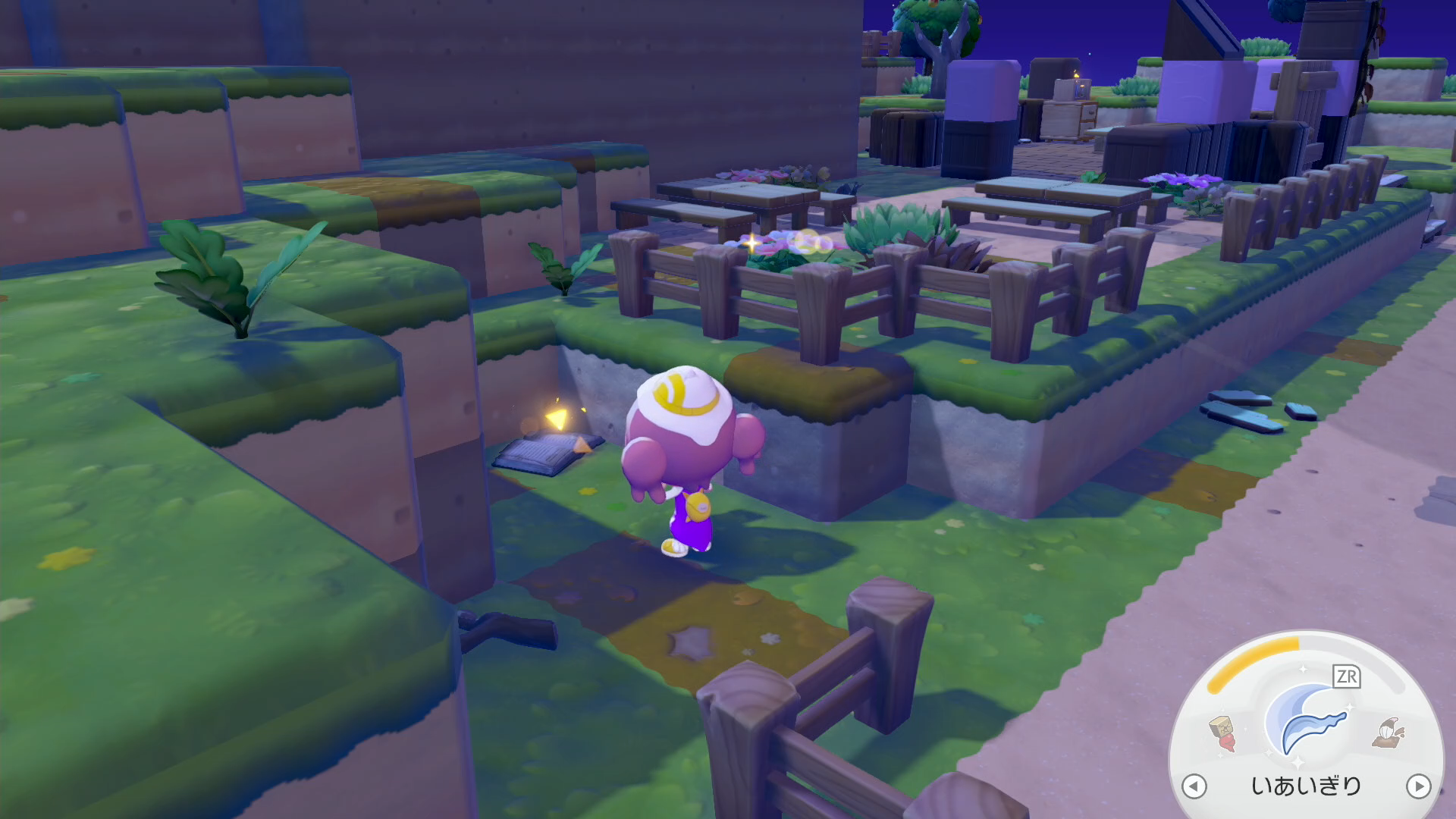Choose the dirt-digging claw move icon
The width and height of the screenshot is (1456, 819).
[1389, 733]
